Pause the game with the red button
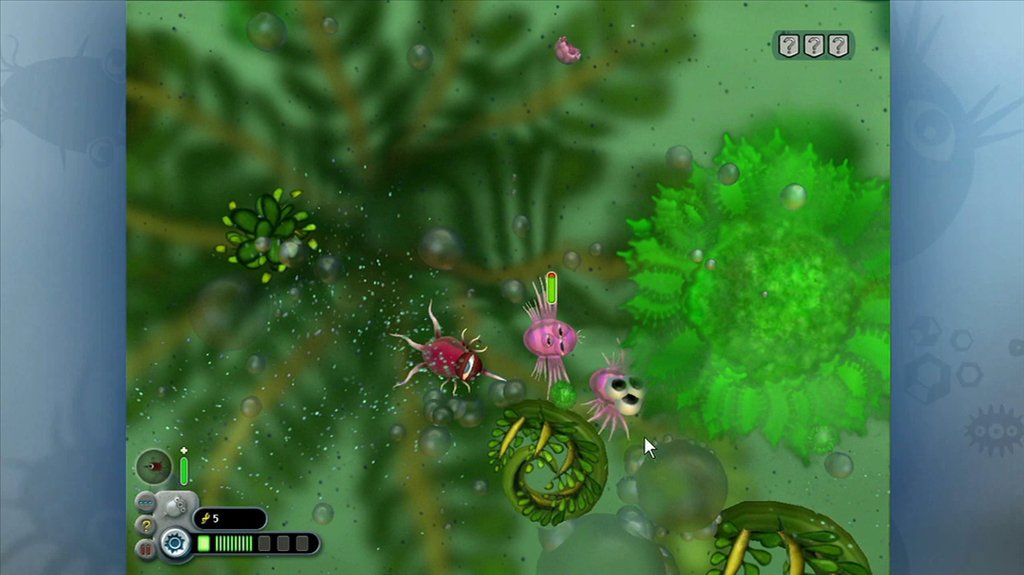 tap(146, 549)
